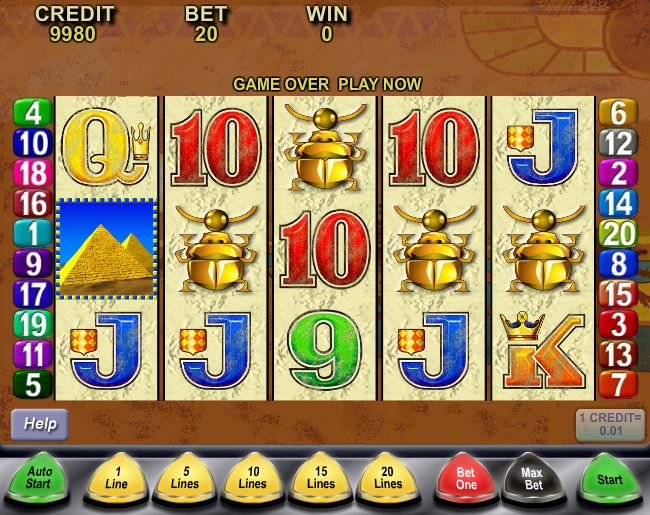Hit the black Max Bet button
Image resolution: width=650 pixels, height=515 pixels.
tap(533, 479)
